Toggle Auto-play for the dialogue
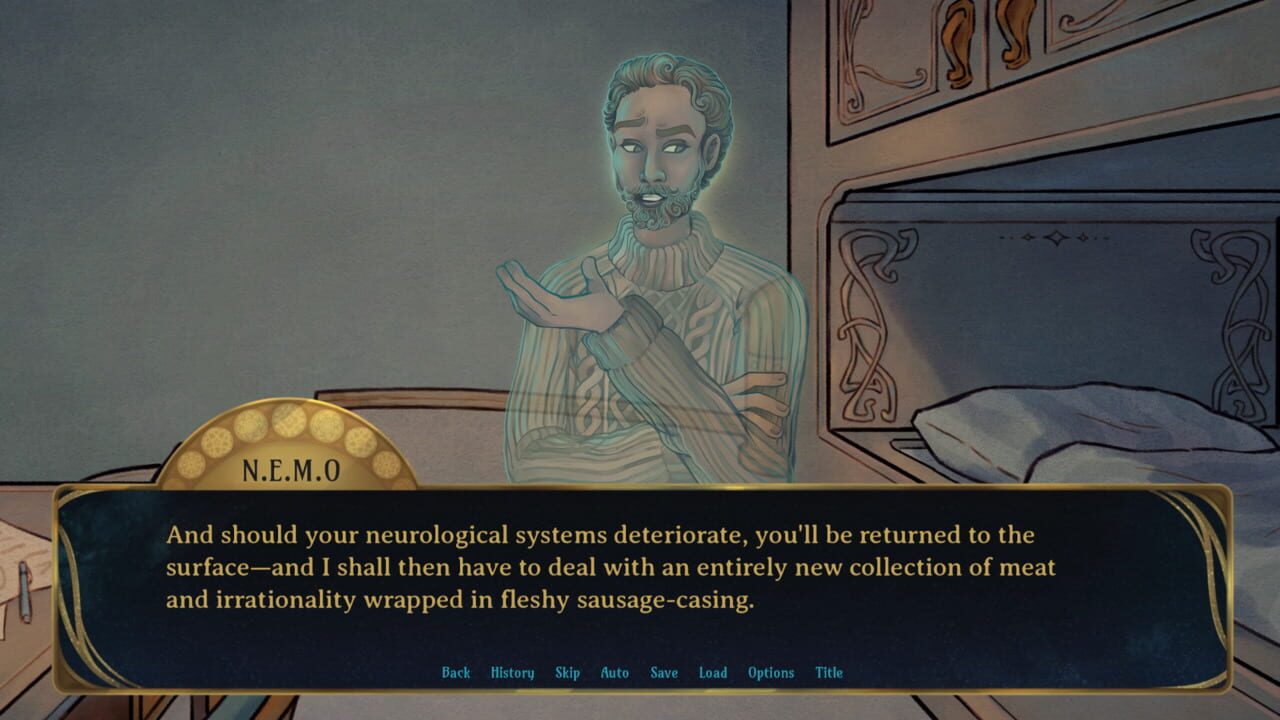 (x=614, y=673)
